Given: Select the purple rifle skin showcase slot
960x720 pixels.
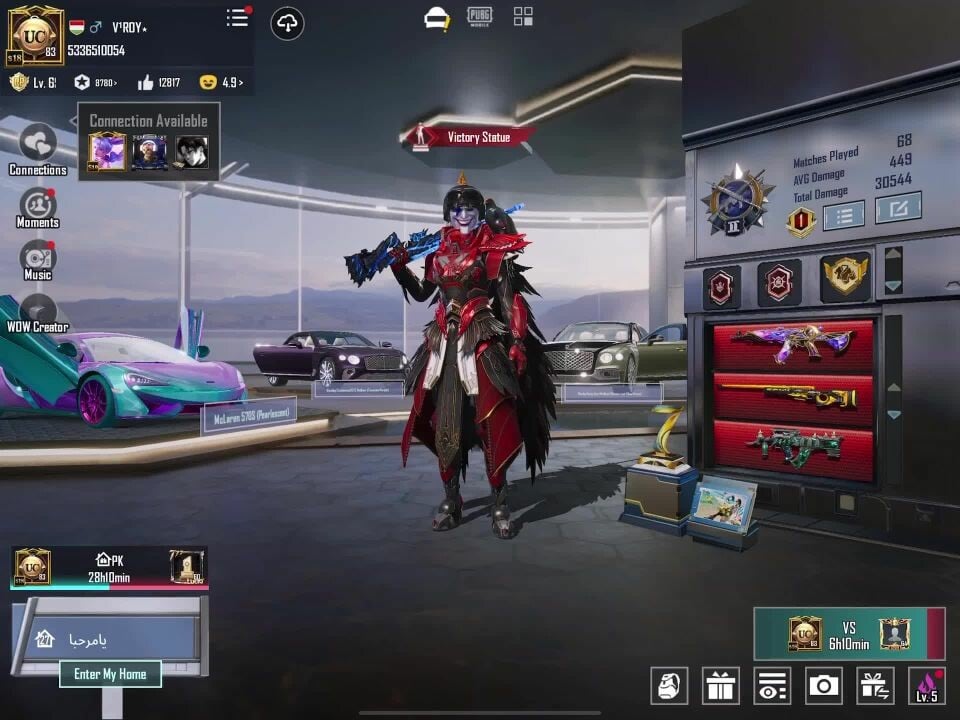Looking at the screenshot, I should pos(792,344).
